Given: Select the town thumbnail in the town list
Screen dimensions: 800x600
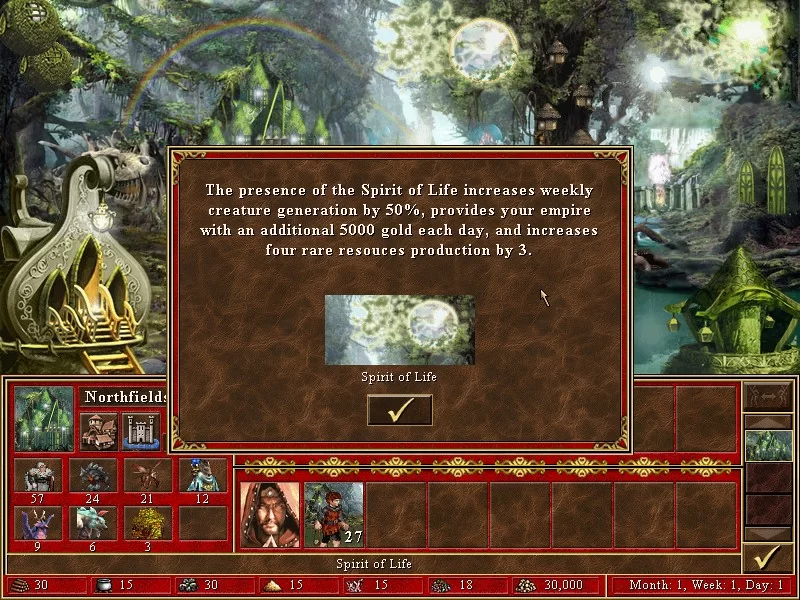Looking at the screenshot, I should 768,446.
